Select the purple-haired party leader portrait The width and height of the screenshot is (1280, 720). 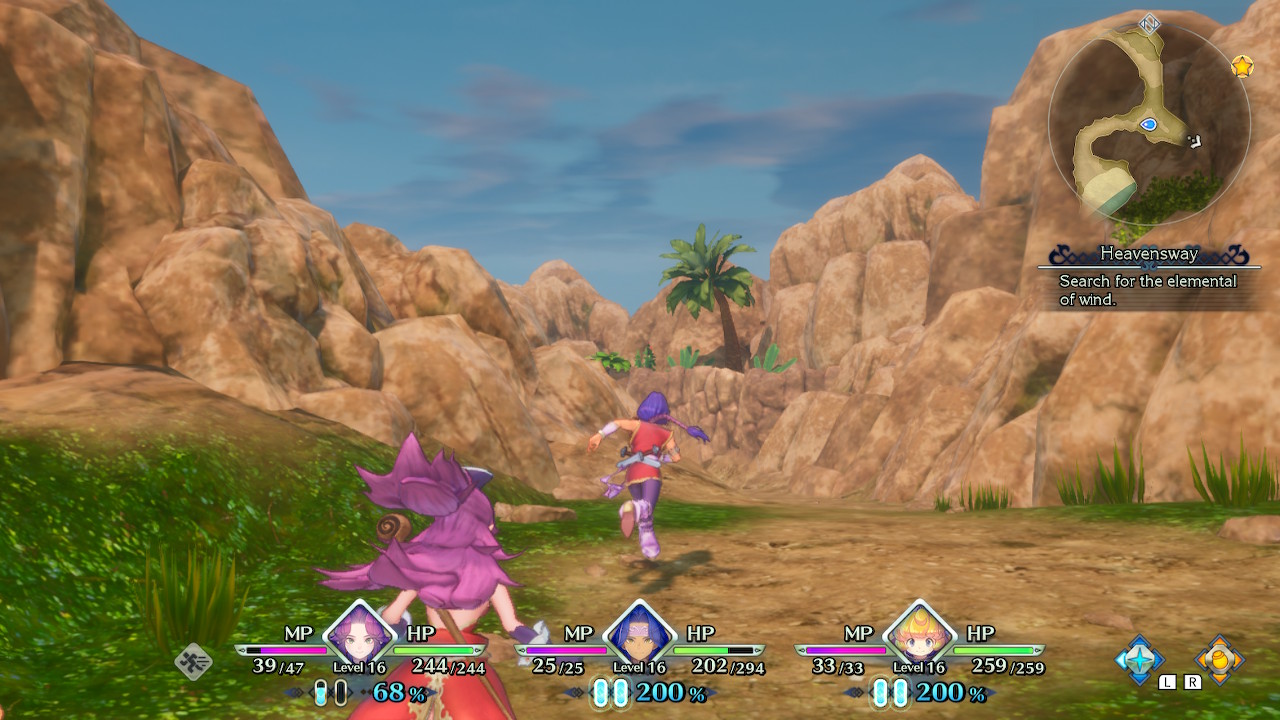click(358, 634)
